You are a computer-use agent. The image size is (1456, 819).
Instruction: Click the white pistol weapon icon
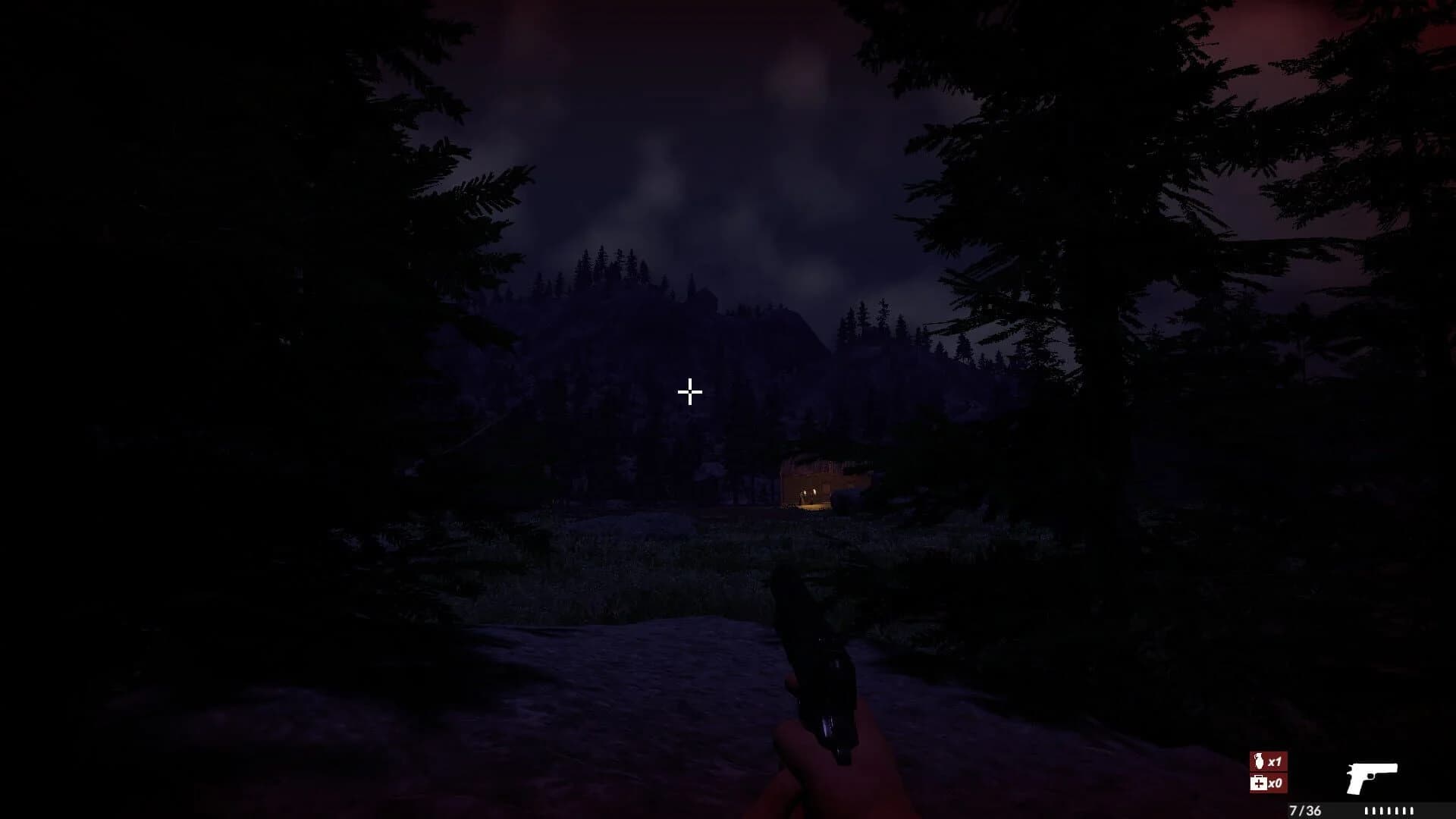(1371, 777)
